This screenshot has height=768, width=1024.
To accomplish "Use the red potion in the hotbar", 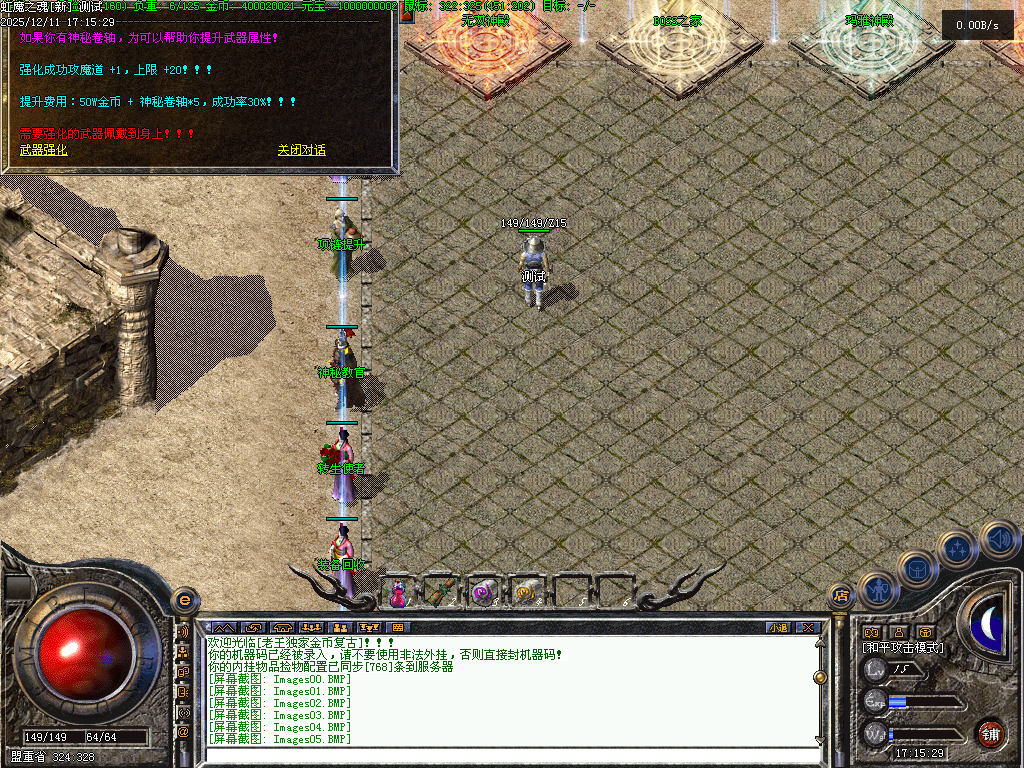I will [398, 592].
